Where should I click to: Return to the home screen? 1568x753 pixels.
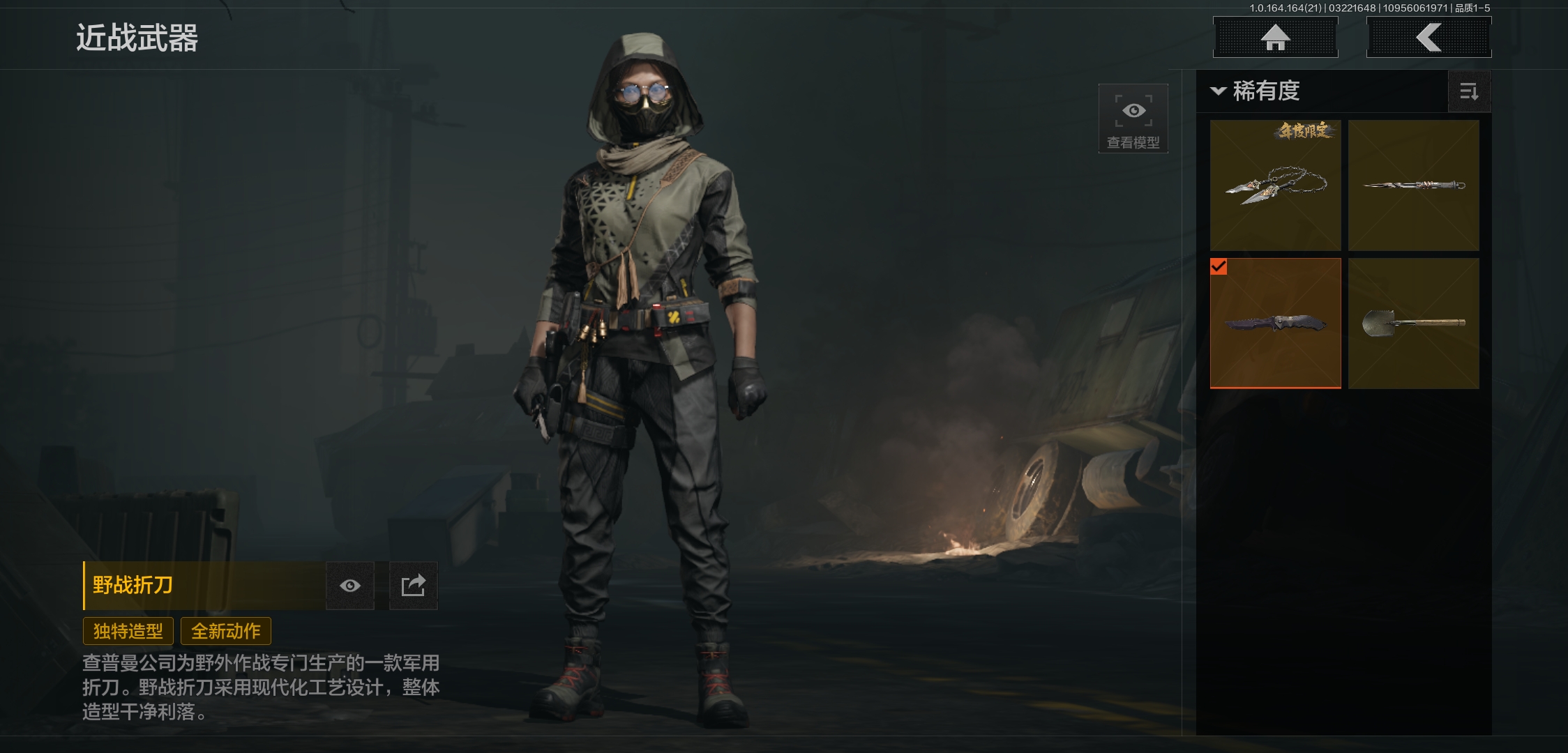1275,37
